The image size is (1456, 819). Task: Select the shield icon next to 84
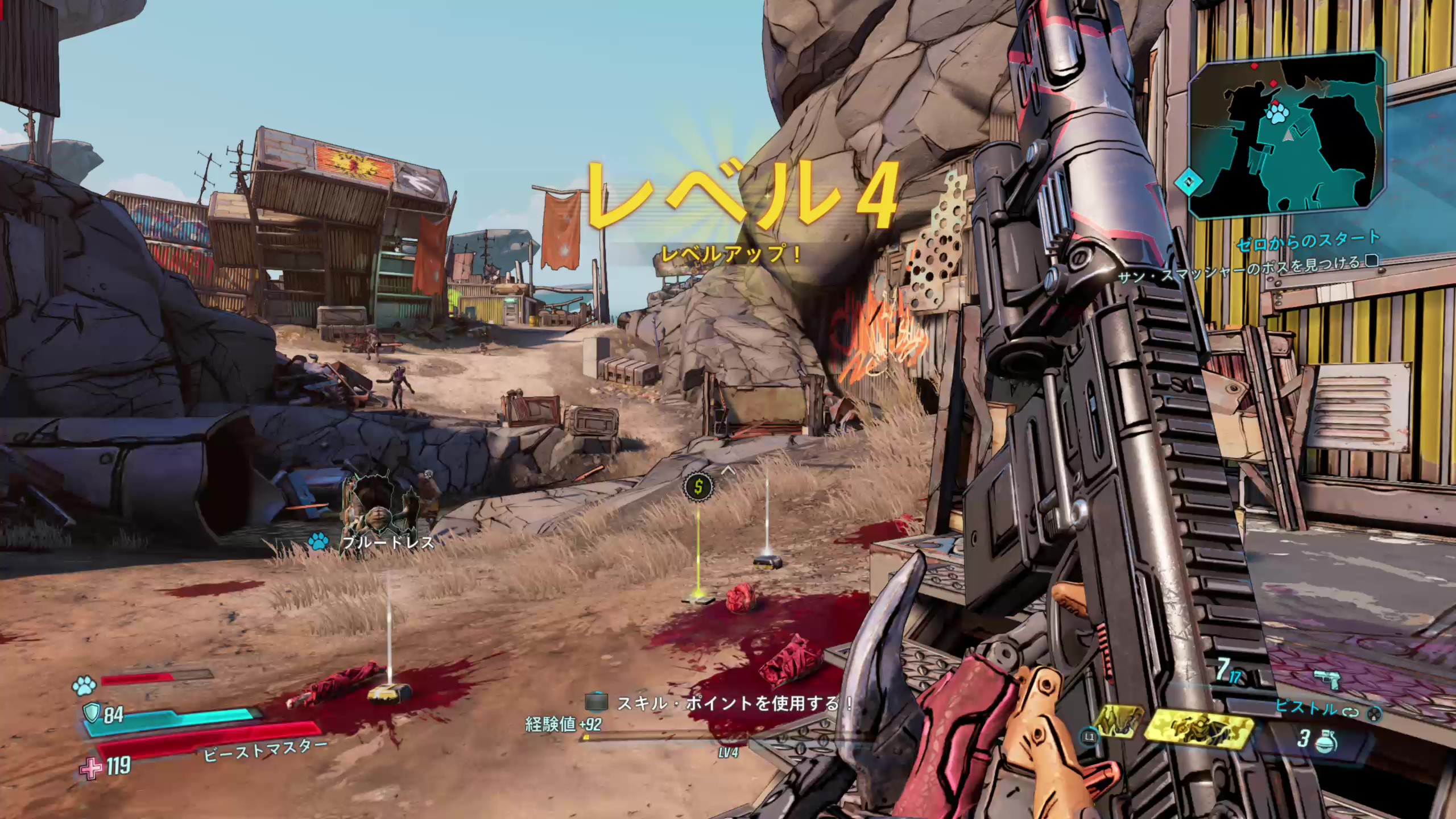(x=91, y=712)
